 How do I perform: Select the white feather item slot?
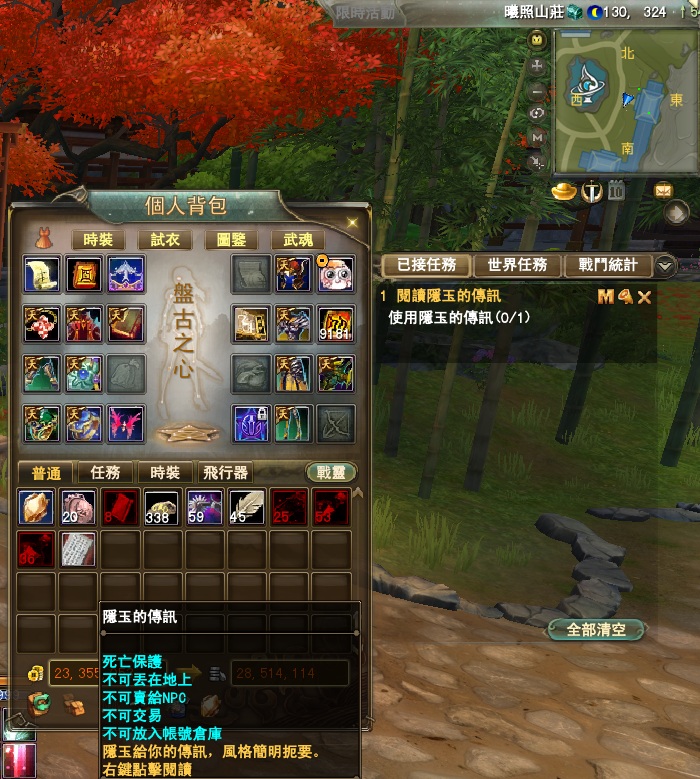tap(247, 507)
